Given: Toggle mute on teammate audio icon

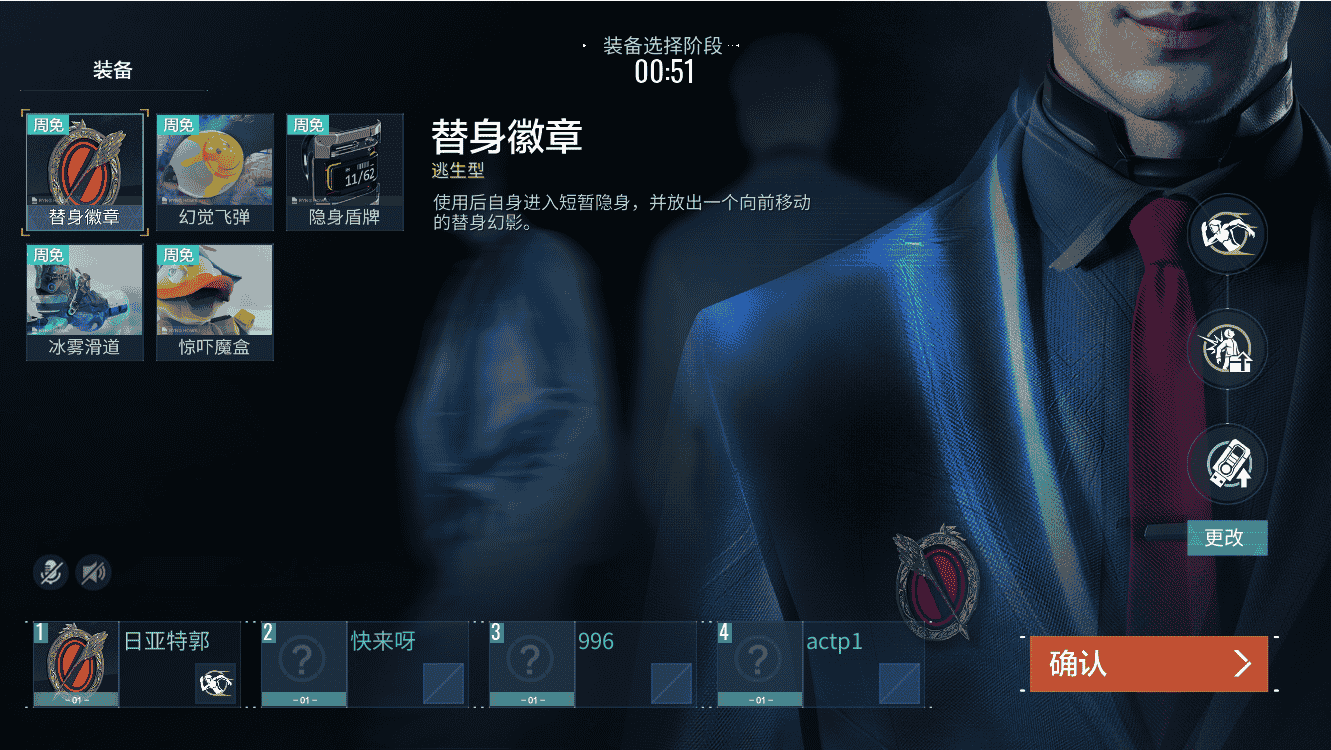Looking at the screenshot, I should (93, 573).
